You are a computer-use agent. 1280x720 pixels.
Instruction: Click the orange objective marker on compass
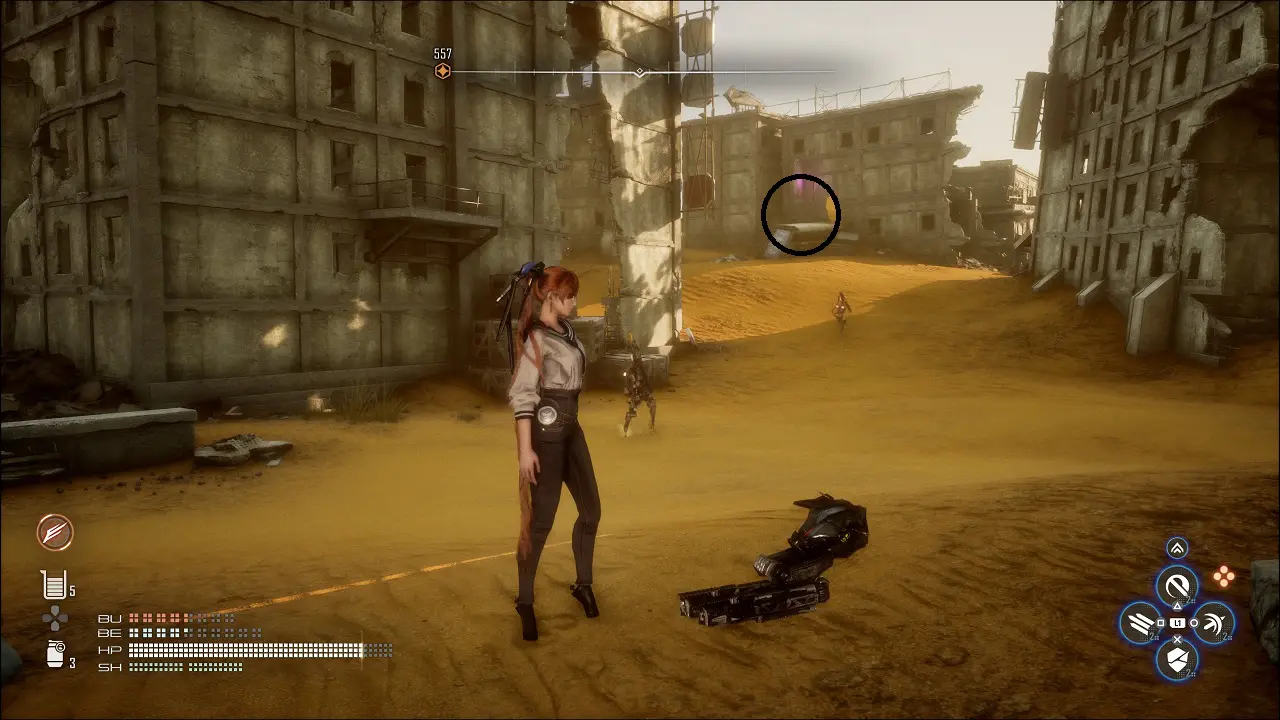click(442, 71)
